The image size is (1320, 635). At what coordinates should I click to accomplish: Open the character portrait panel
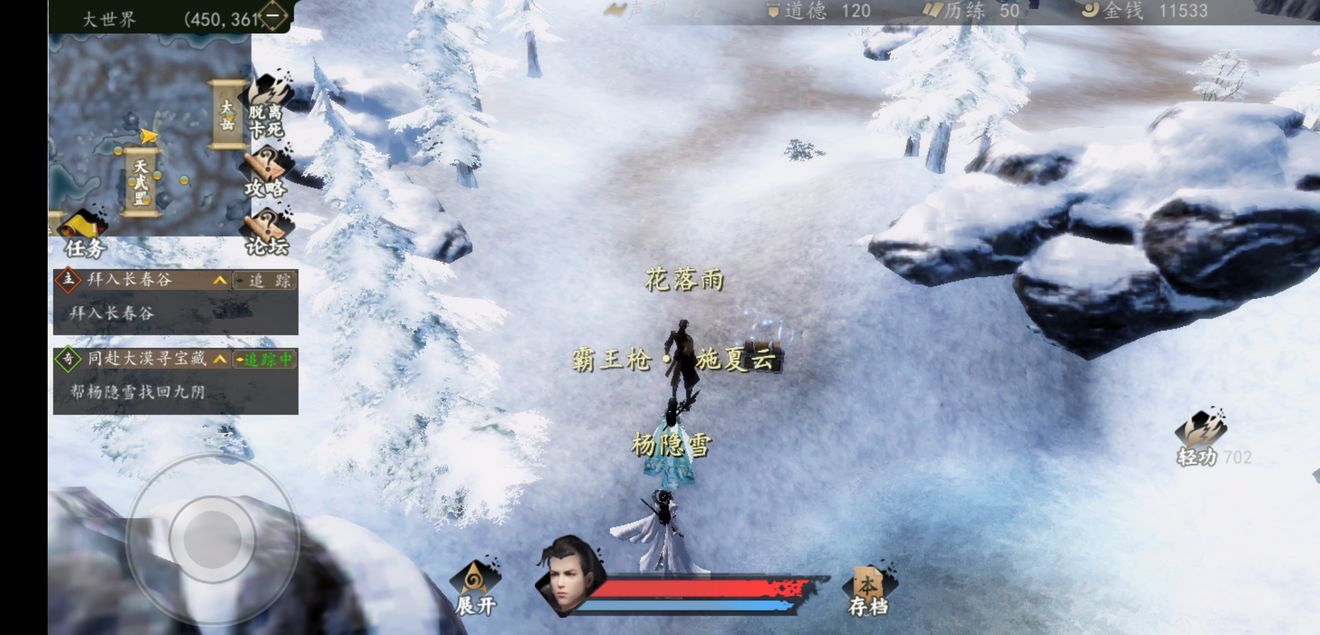click(569, 575)
